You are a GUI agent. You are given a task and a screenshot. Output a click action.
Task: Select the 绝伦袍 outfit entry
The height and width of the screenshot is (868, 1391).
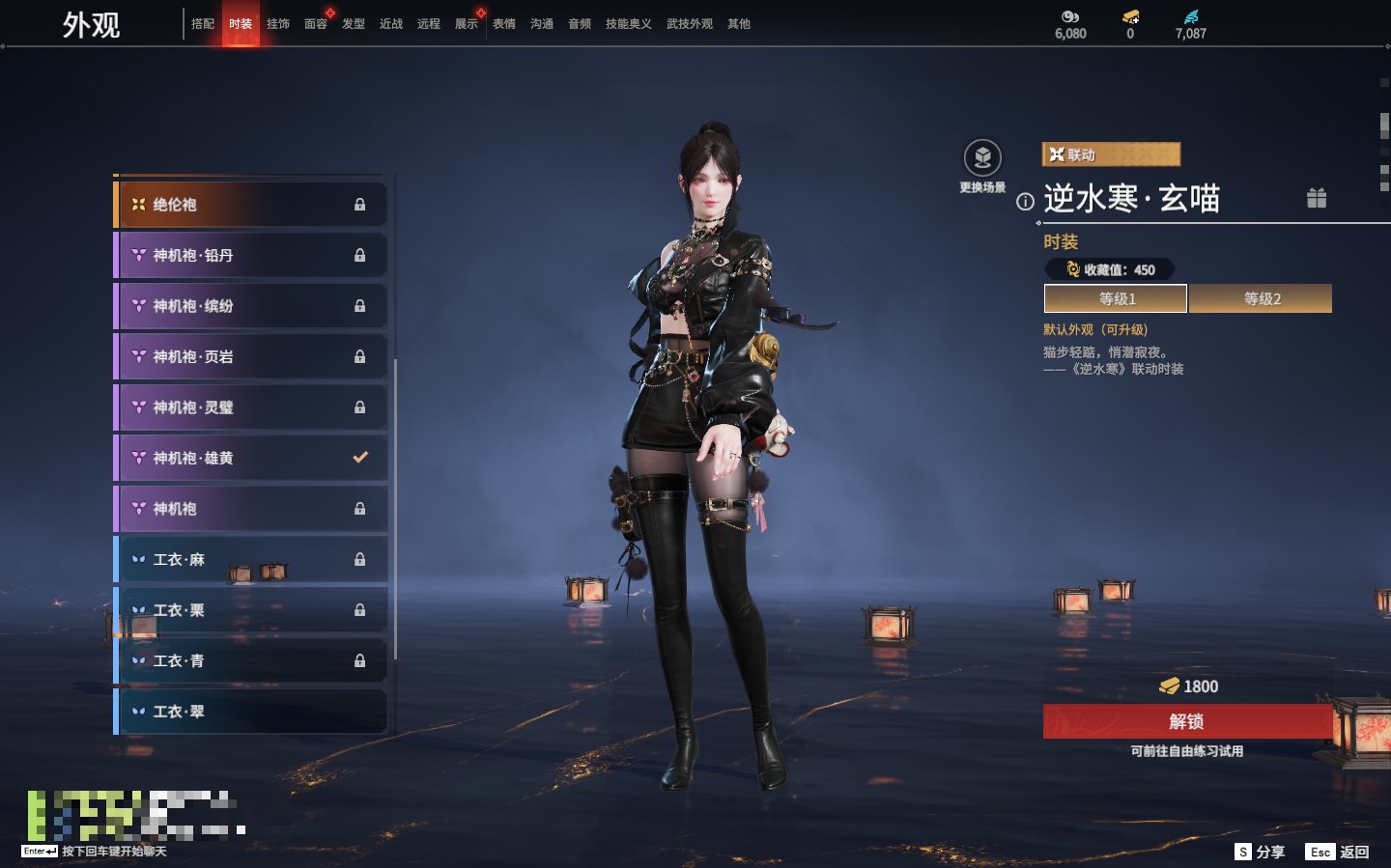(x=251, y=205)
